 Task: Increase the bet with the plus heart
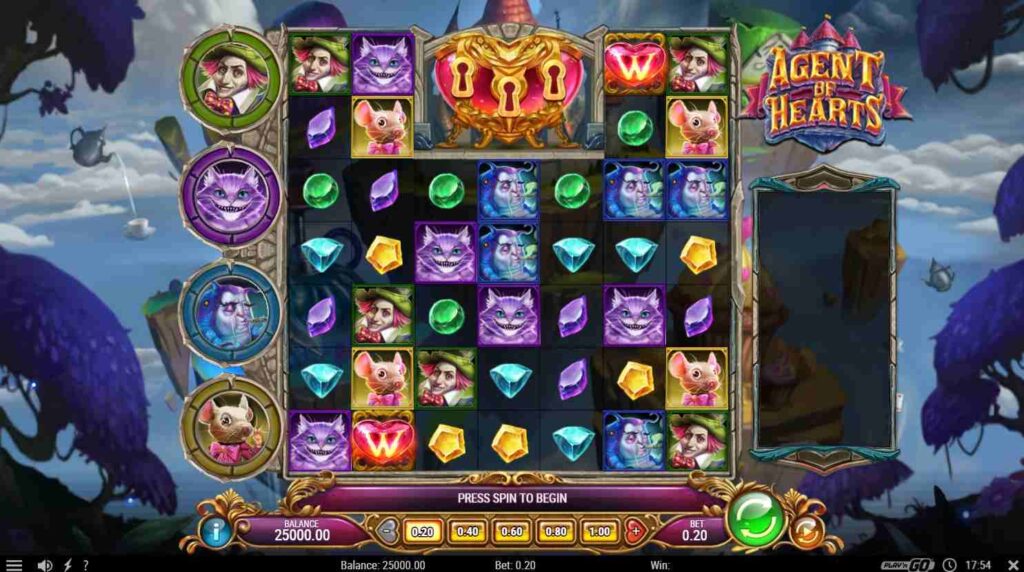(633, 530)
